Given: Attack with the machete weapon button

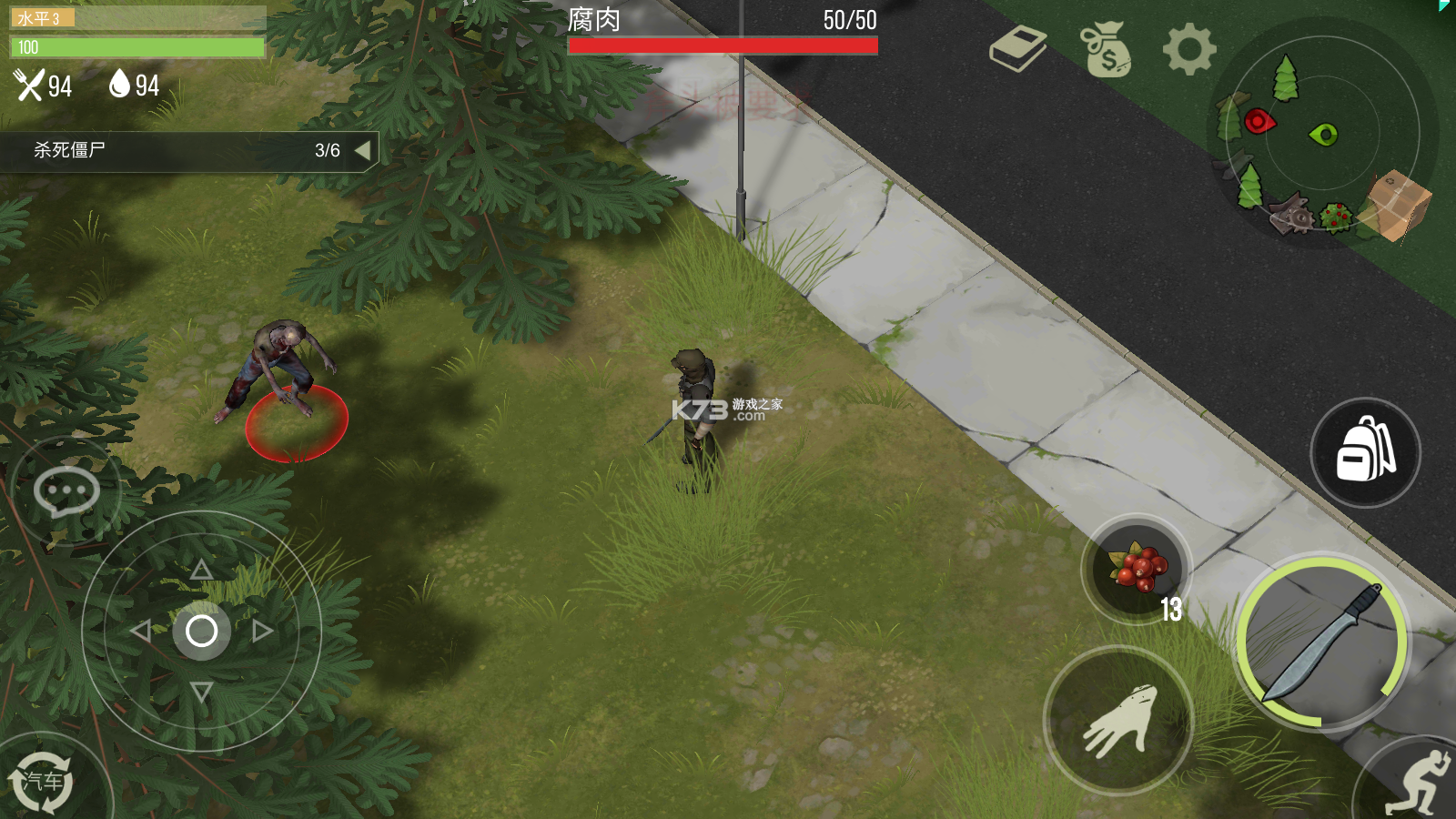Looking at the screenshot, I should click(1322, 643).
